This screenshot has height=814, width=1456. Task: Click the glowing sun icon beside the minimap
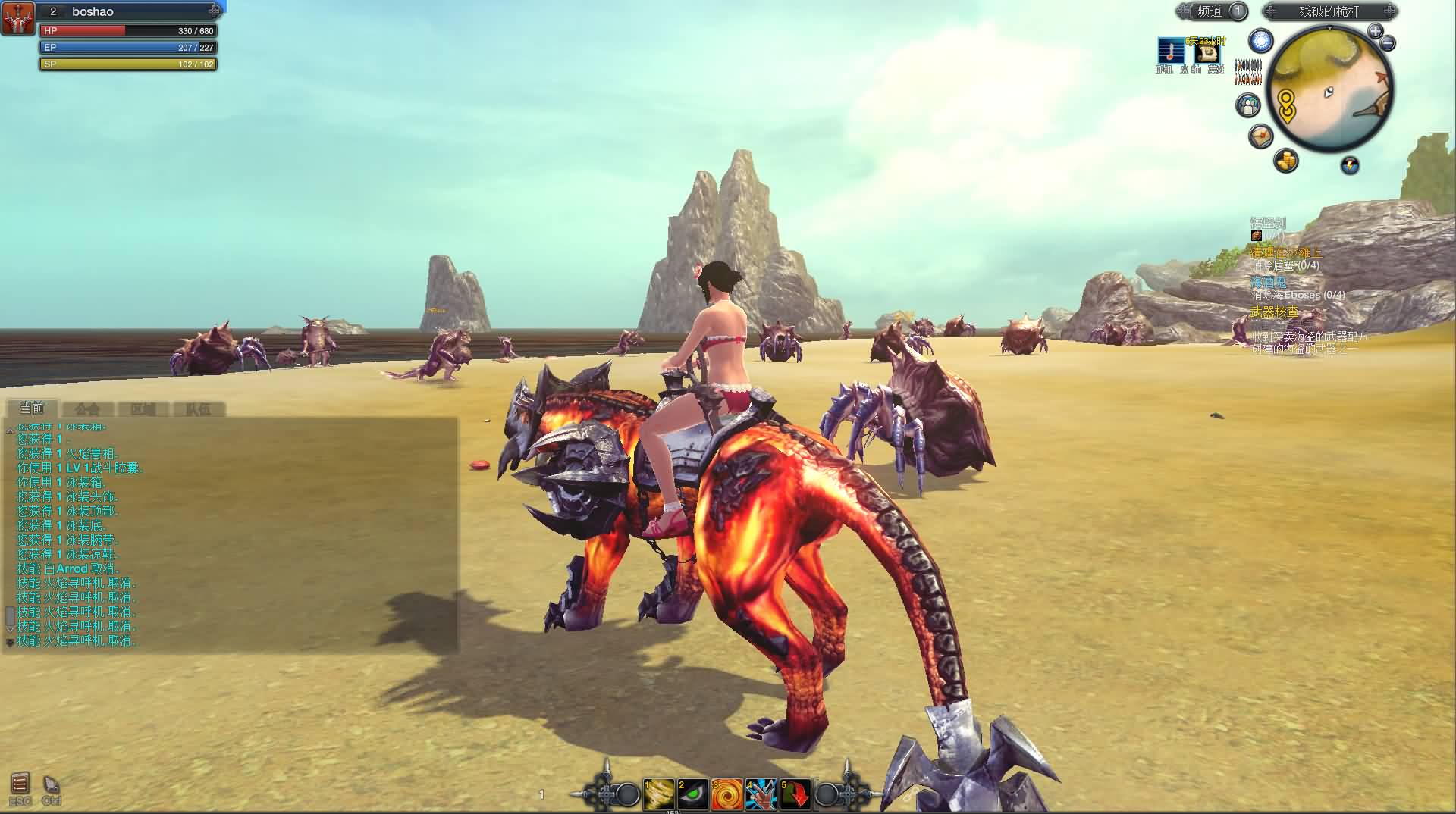coord(1261,41)
